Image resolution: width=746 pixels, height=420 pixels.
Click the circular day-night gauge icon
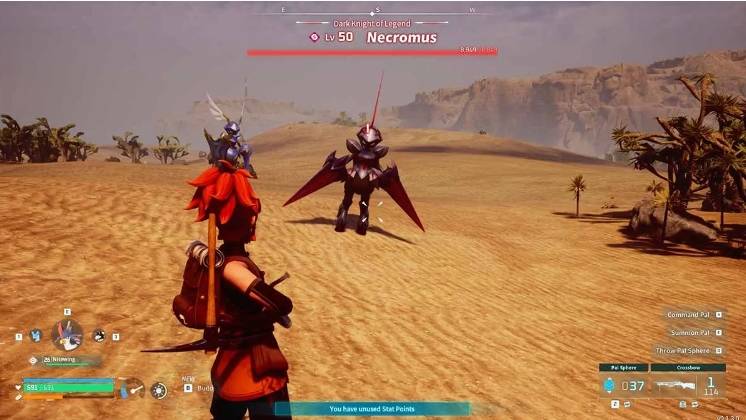158,389
